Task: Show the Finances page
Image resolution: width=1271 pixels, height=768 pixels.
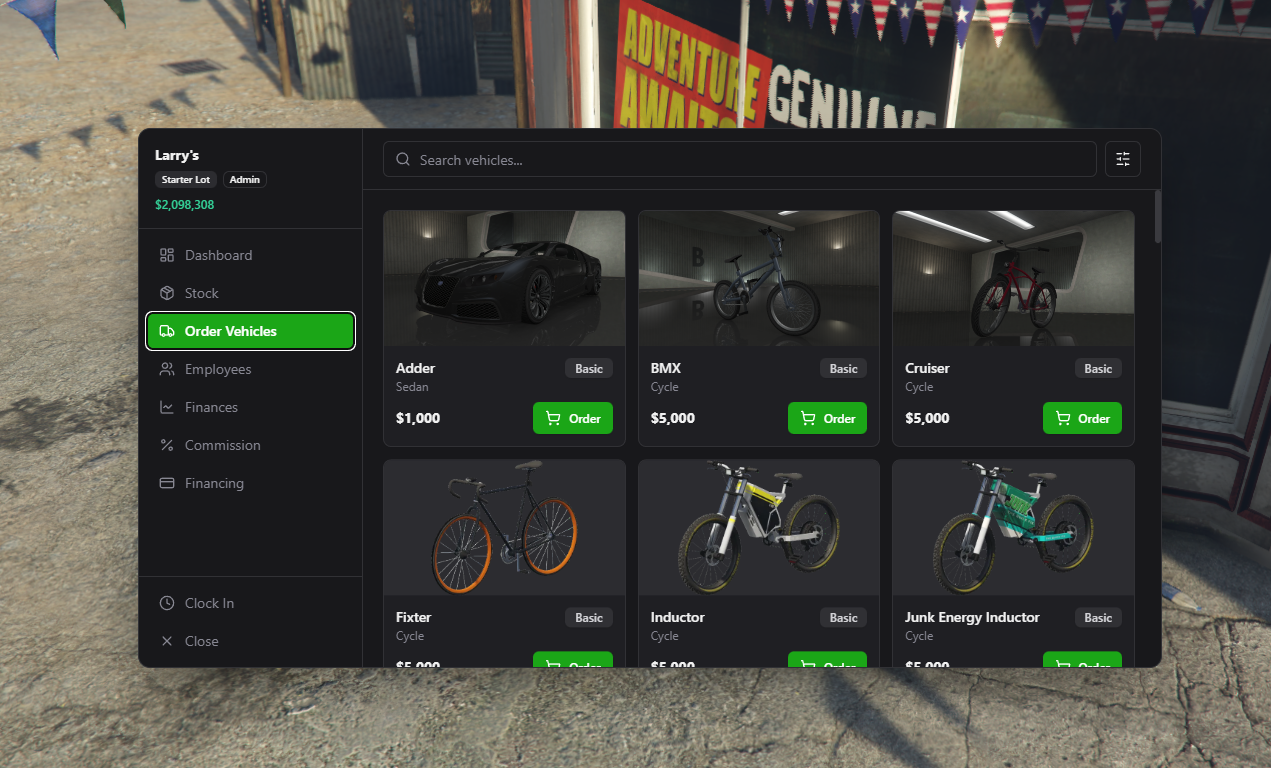Action: [x=211, y=407]
